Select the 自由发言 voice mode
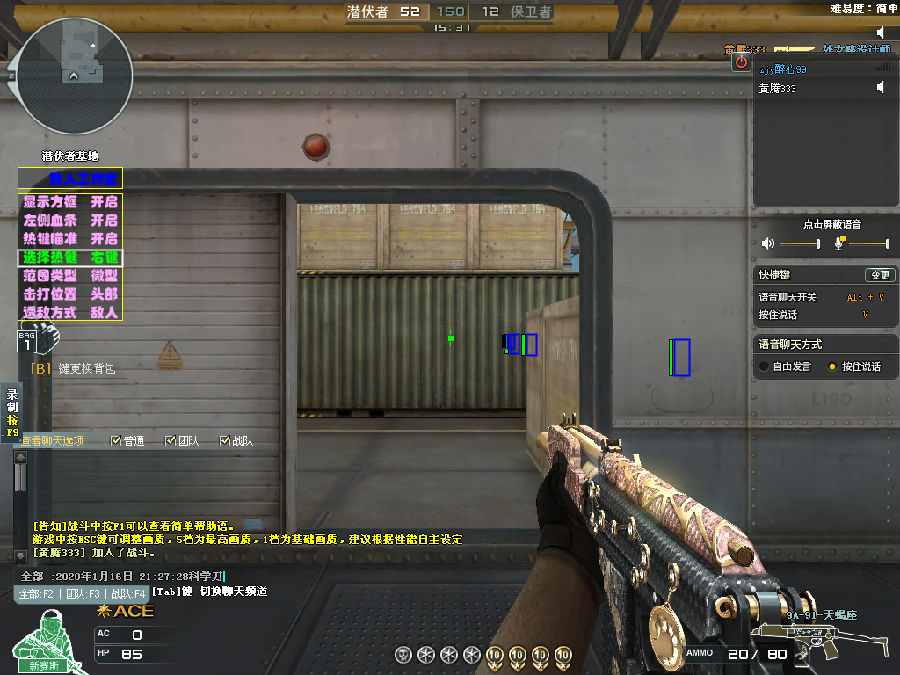 763,367
